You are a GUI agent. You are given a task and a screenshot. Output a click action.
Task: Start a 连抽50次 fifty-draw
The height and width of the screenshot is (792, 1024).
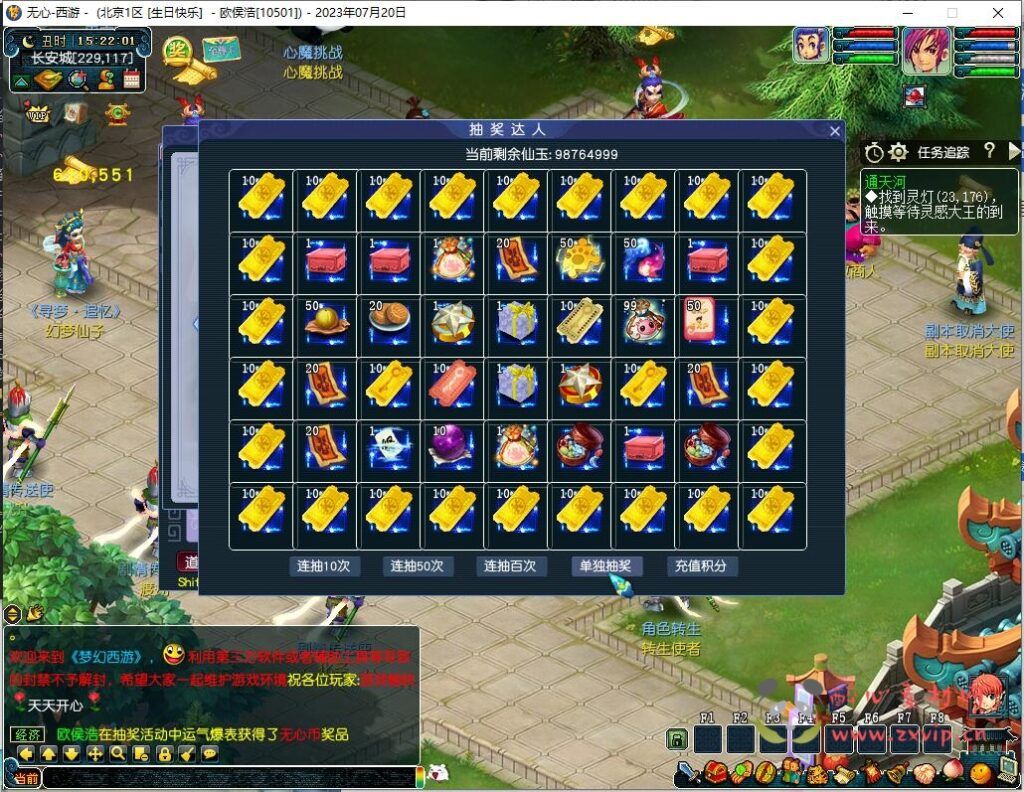pyautogui.click(x=418, y=566)
